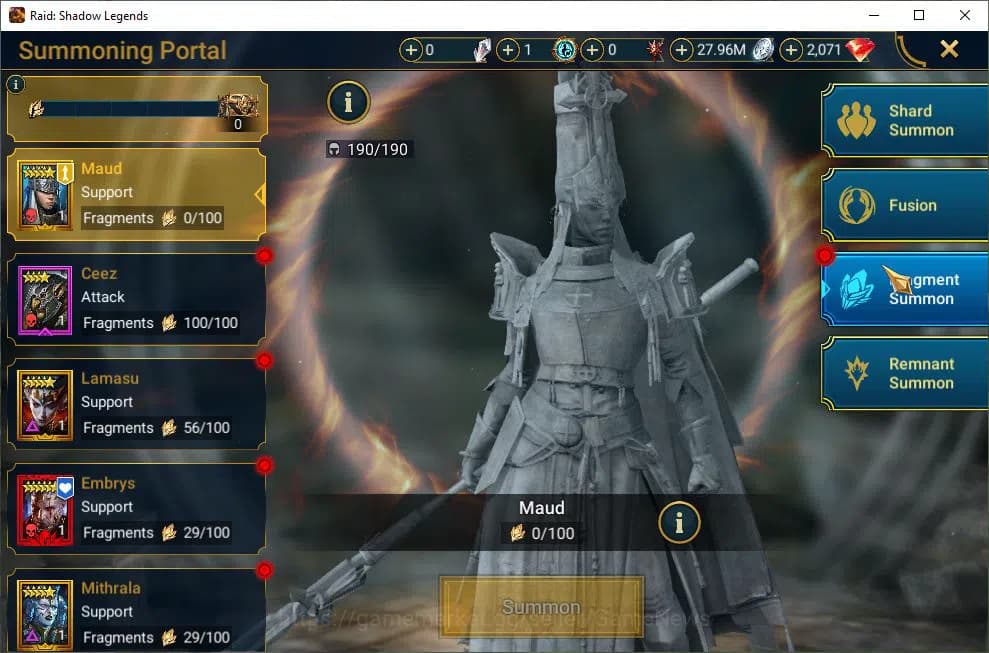Click the Summon button

point(541,607)
